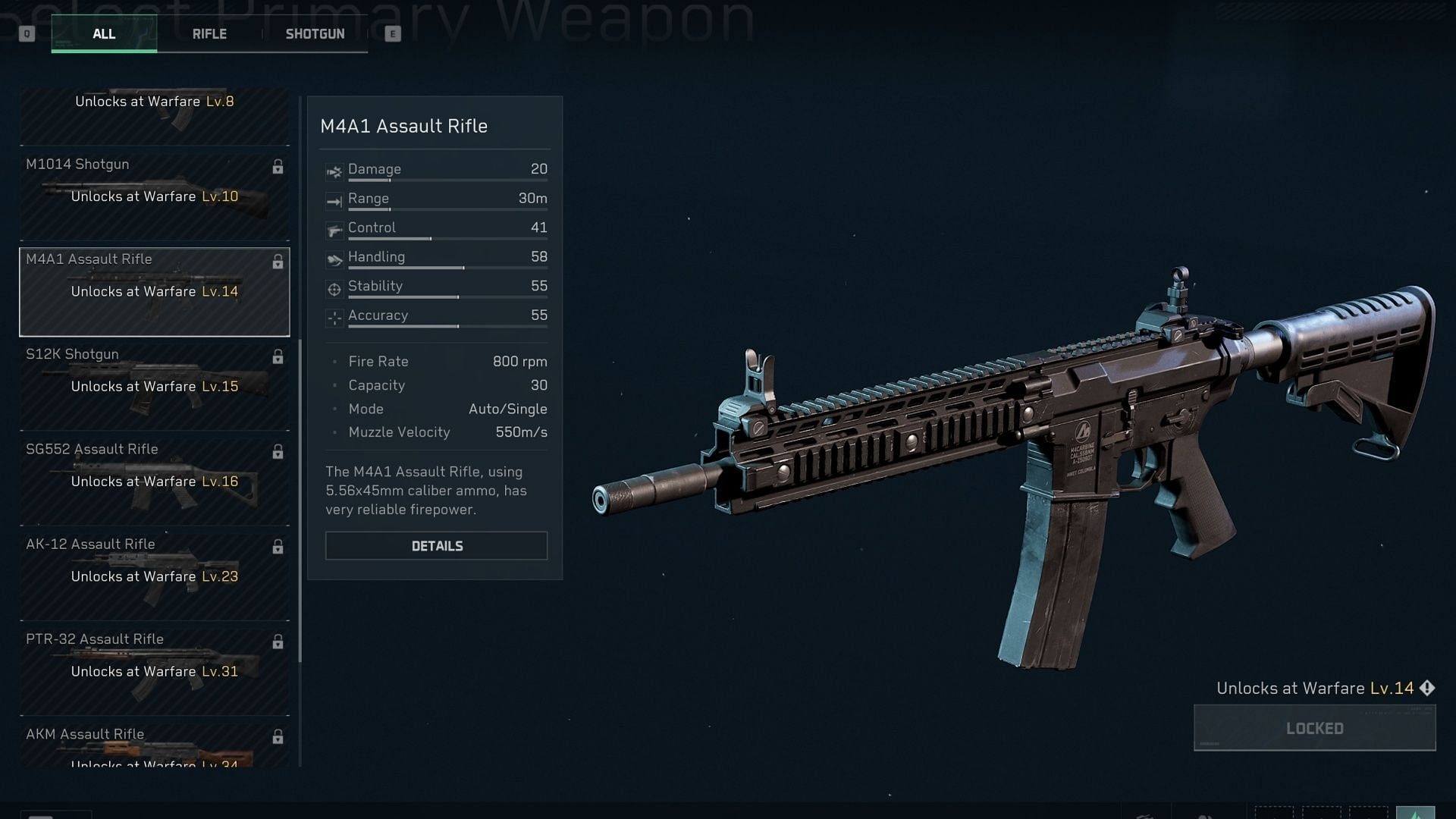Open the DETAILS panel
This screenshot has width=1456, height=819.
tap(436, 545)
